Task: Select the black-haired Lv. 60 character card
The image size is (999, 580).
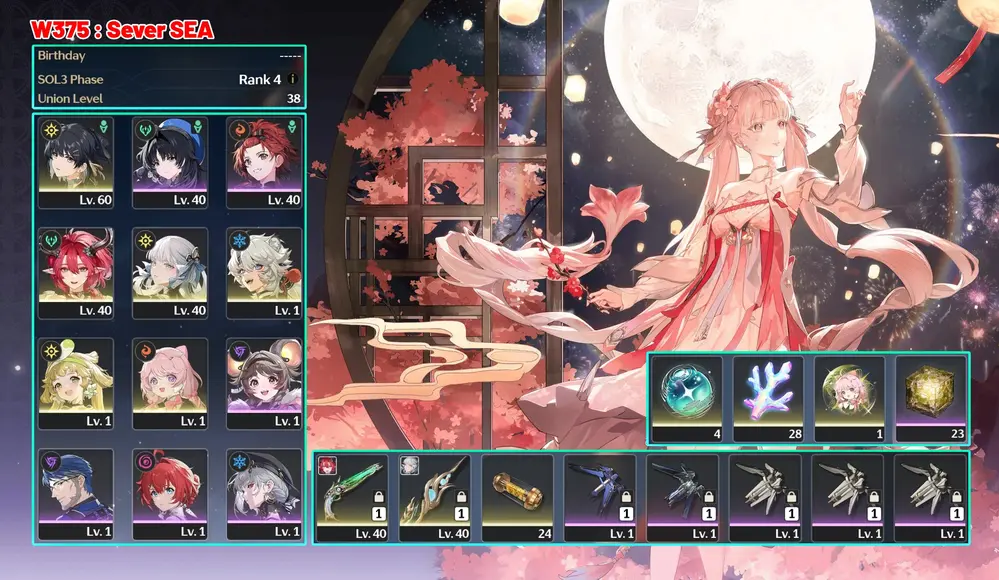Action: (x=76, y=162)
